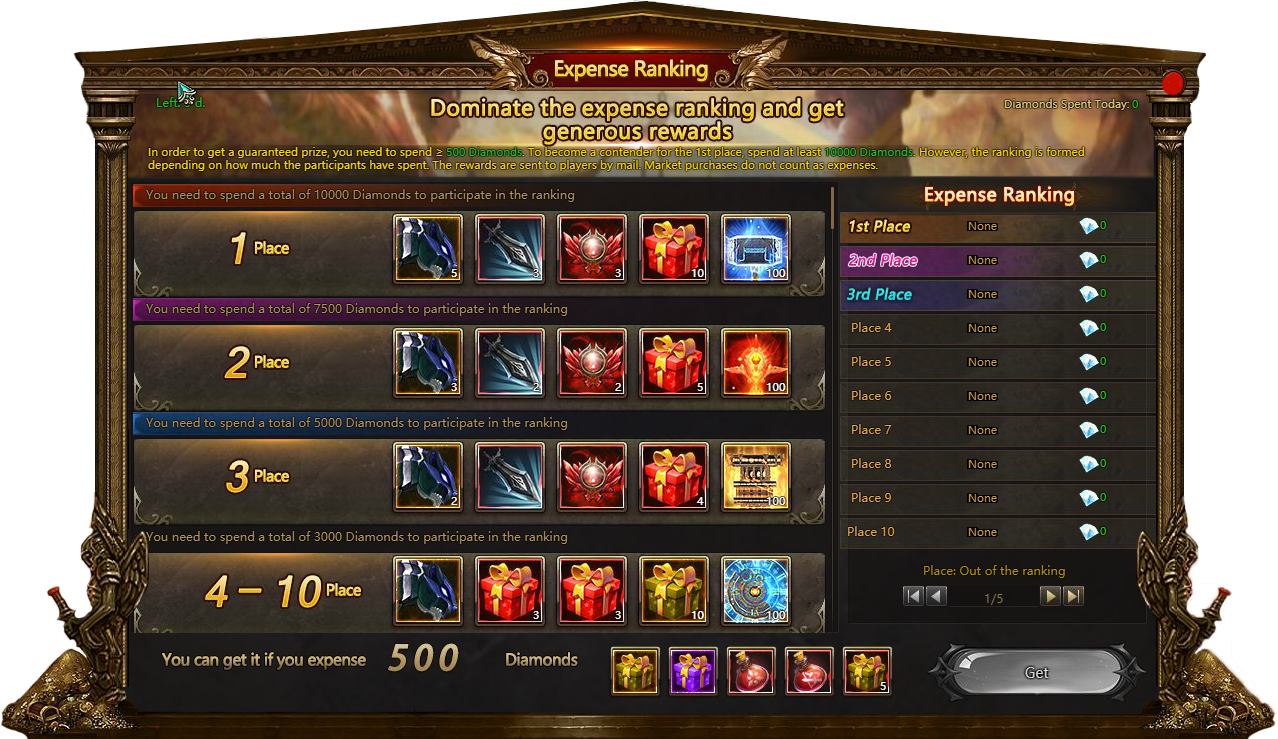The image size is (1278, 739).
Task: Close the Expense Ranking window
Action: point(1172,84)
